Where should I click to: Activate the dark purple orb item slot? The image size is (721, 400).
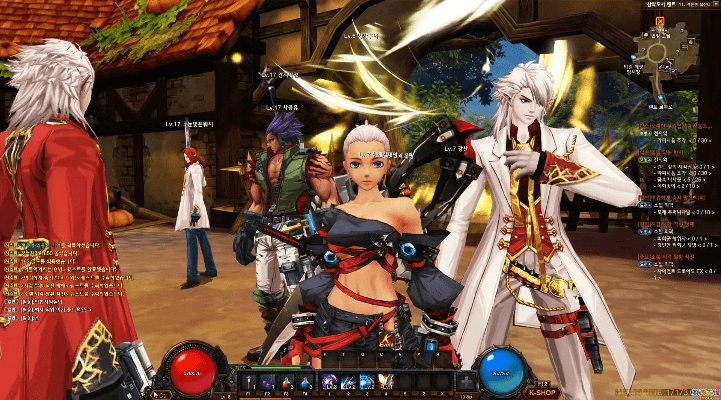tap(266, 381)
